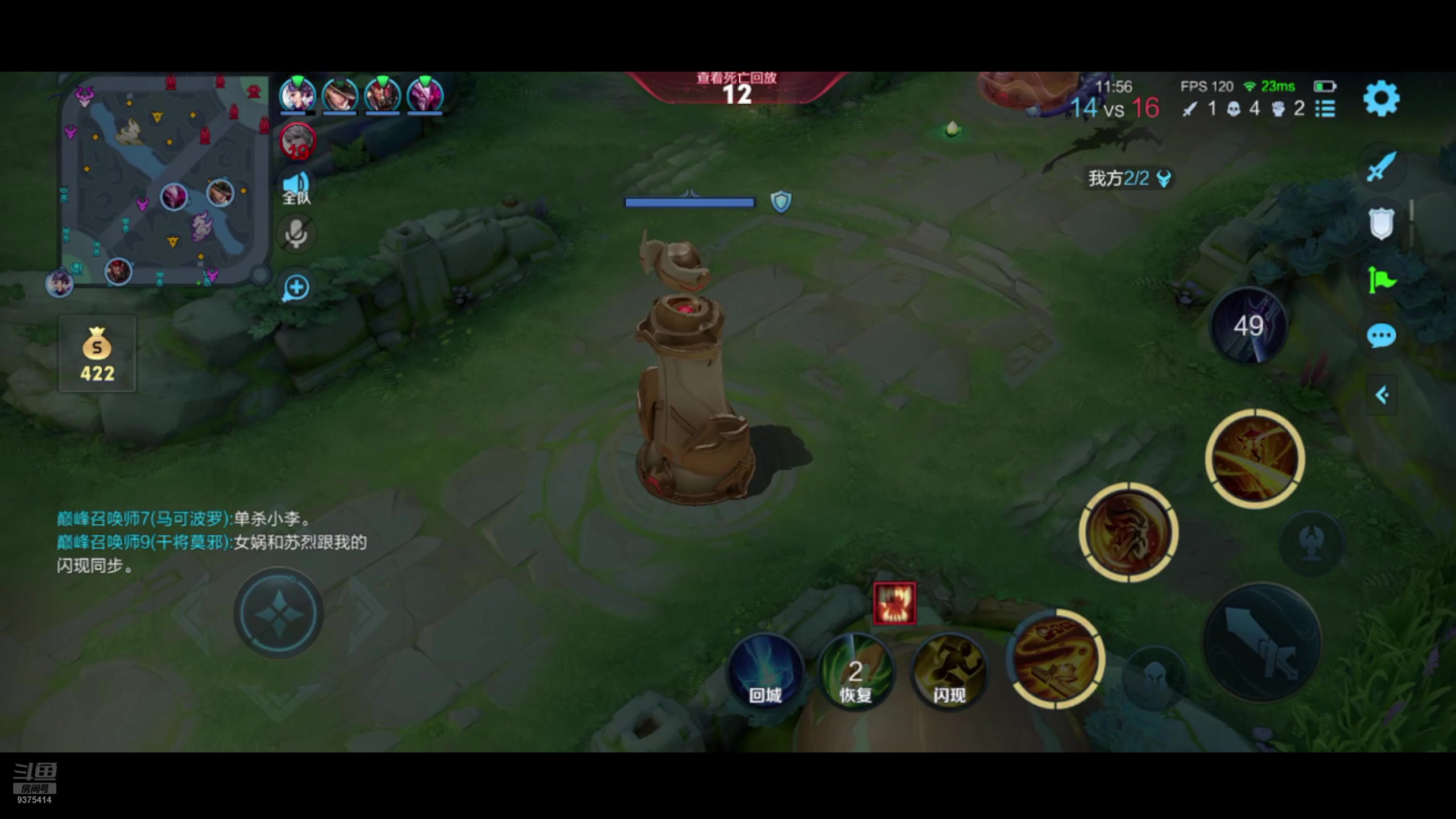Screen dimensions: 1456x819
Task: Send the green flag signal
Action: [x=1381, y=280]
